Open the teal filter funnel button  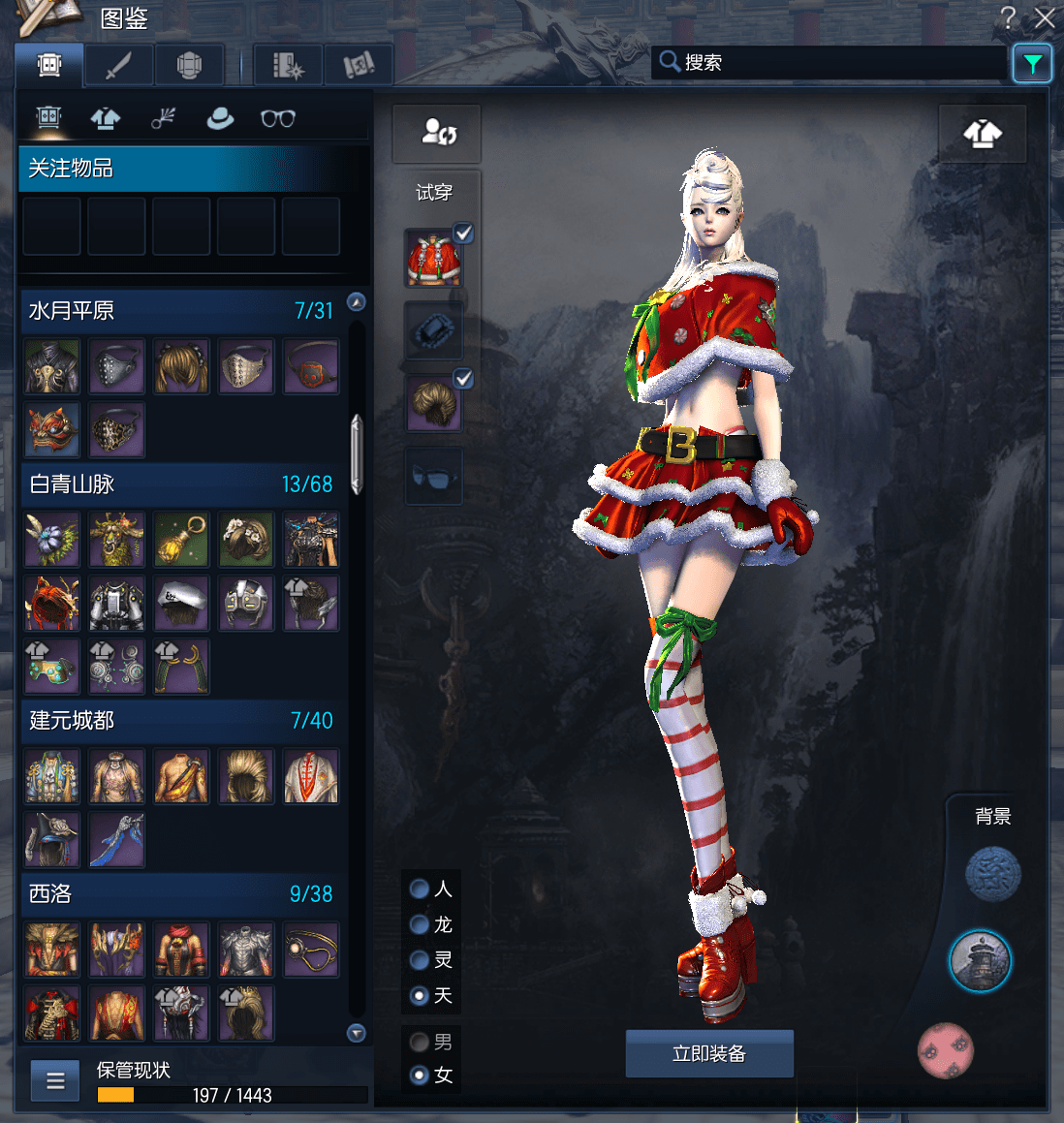click(1032, 64)
